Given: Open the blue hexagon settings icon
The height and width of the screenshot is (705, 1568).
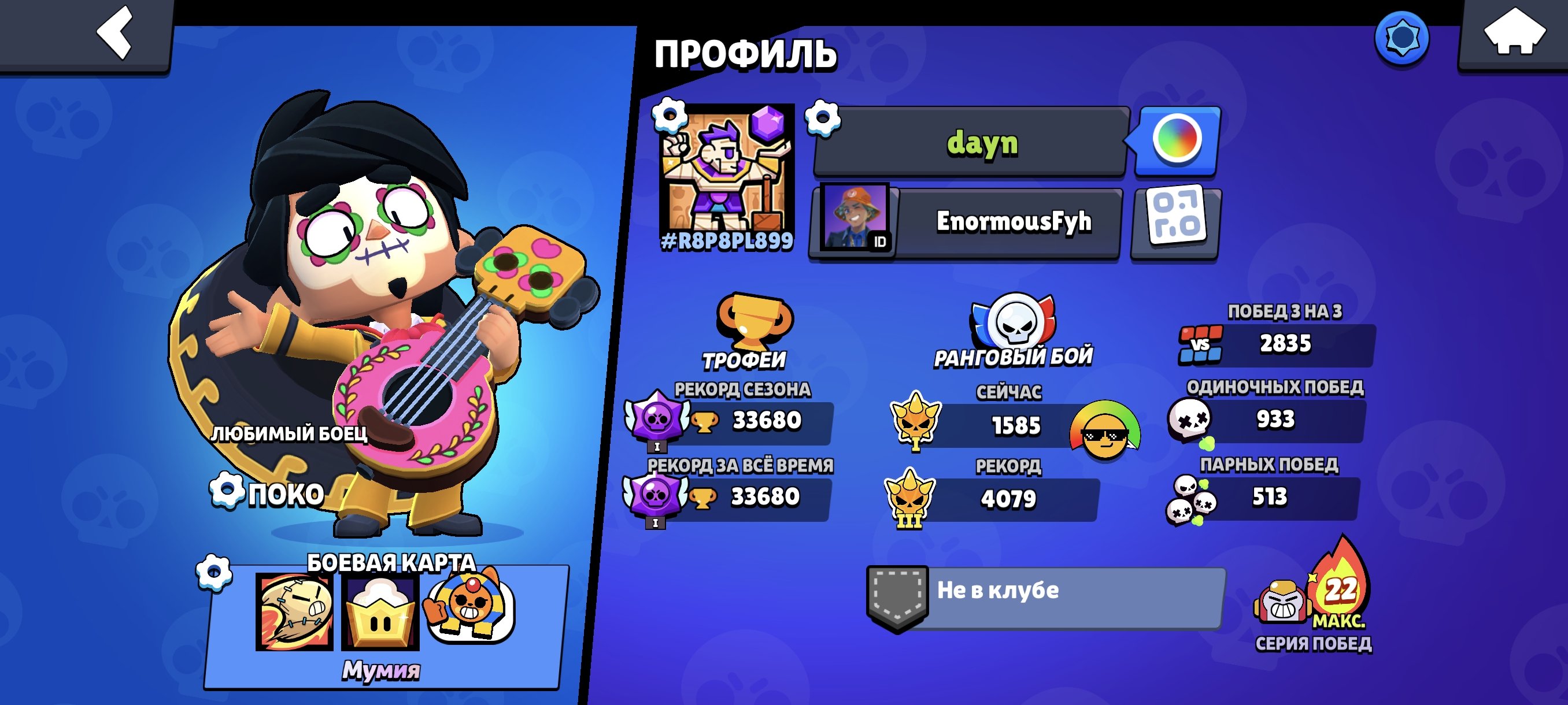Looking at the screenshot, I should click(1401, 37).
